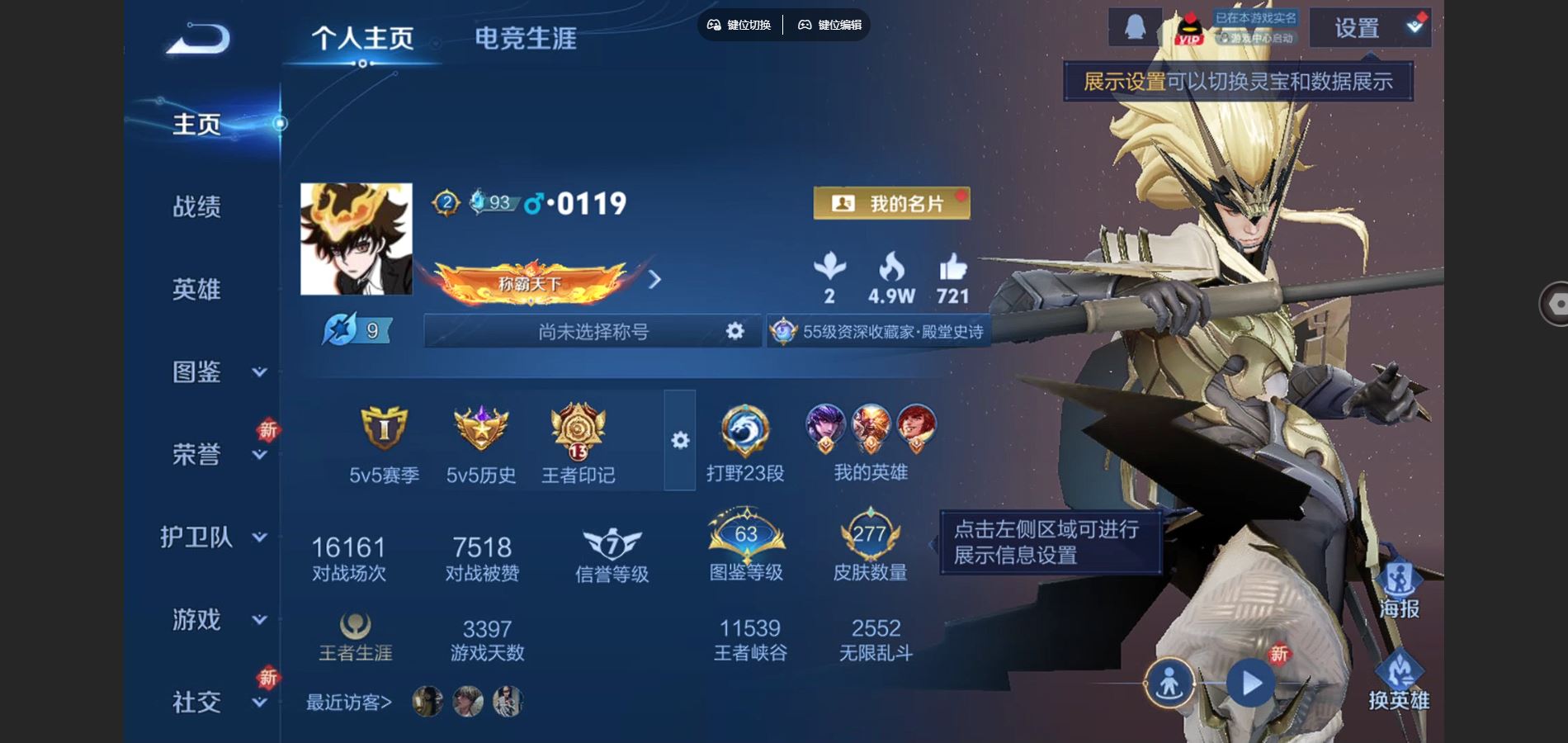Open the 战绩 section in sidebar

[x=196, y=206]
